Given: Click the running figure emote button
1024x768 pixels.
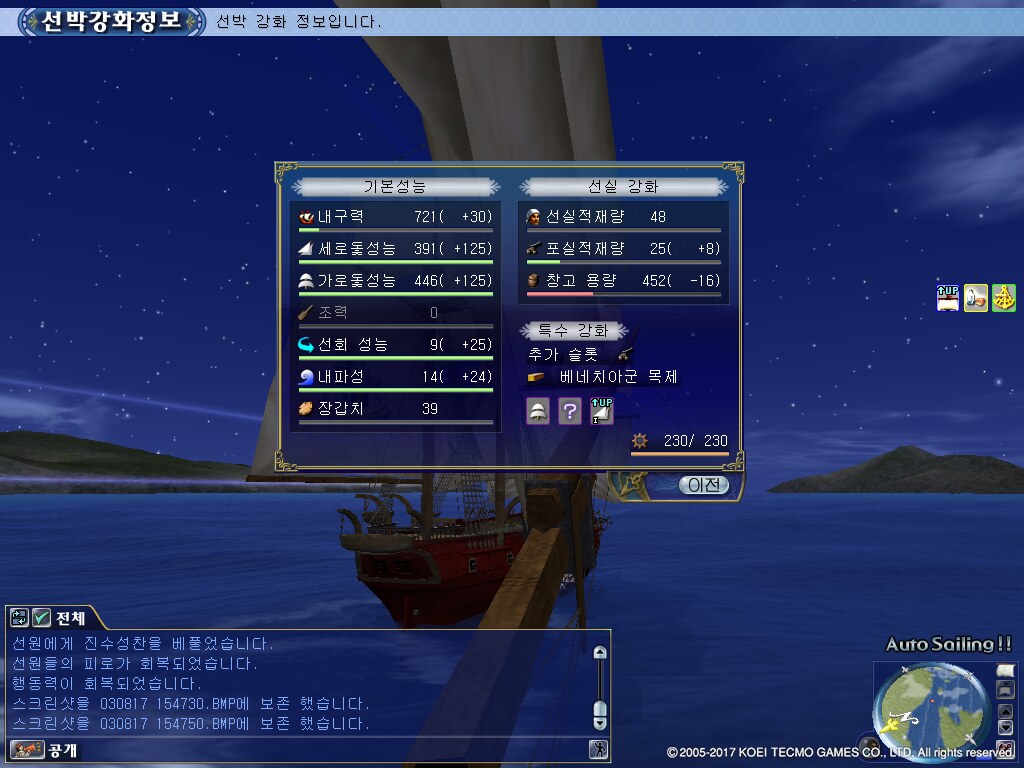Looking at the screenshot, I should click(597, 749).
